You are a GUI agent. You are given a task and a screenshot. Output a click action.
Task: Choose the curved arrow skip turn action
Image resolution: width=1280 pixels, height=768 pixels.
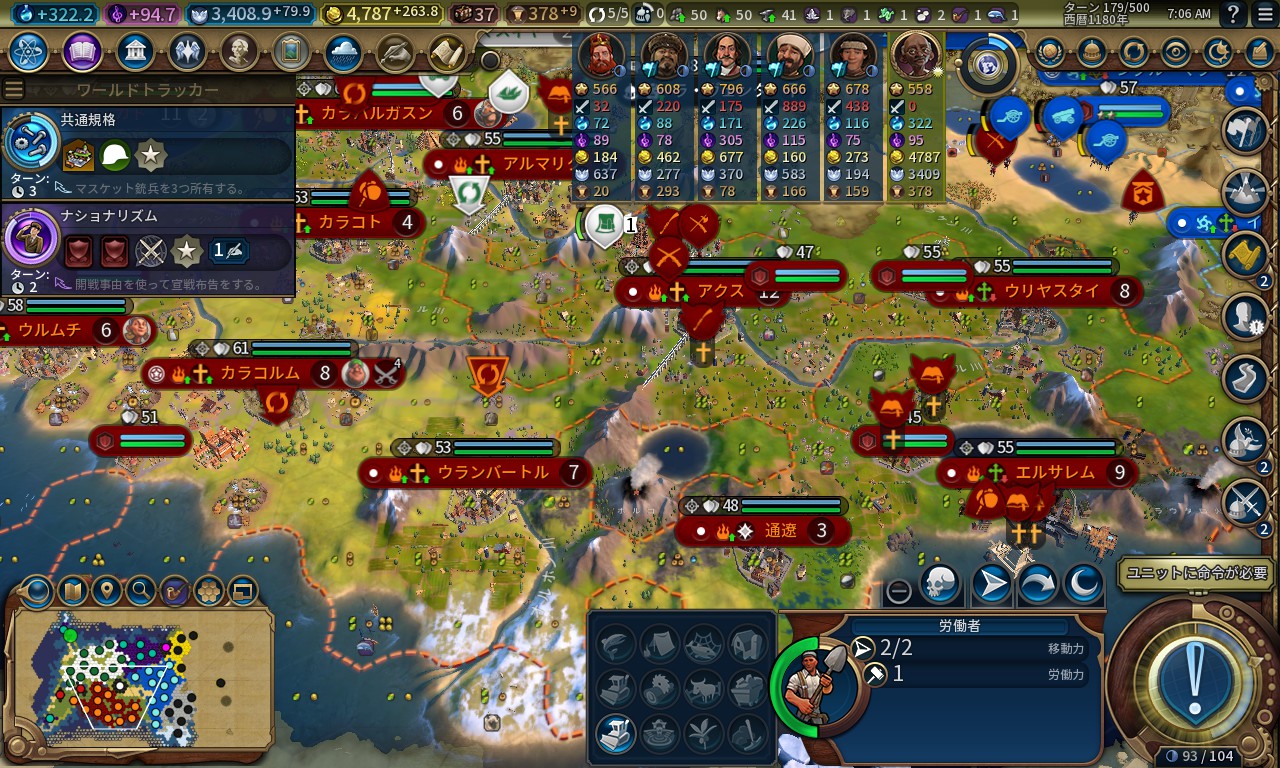pos(1037,584)
